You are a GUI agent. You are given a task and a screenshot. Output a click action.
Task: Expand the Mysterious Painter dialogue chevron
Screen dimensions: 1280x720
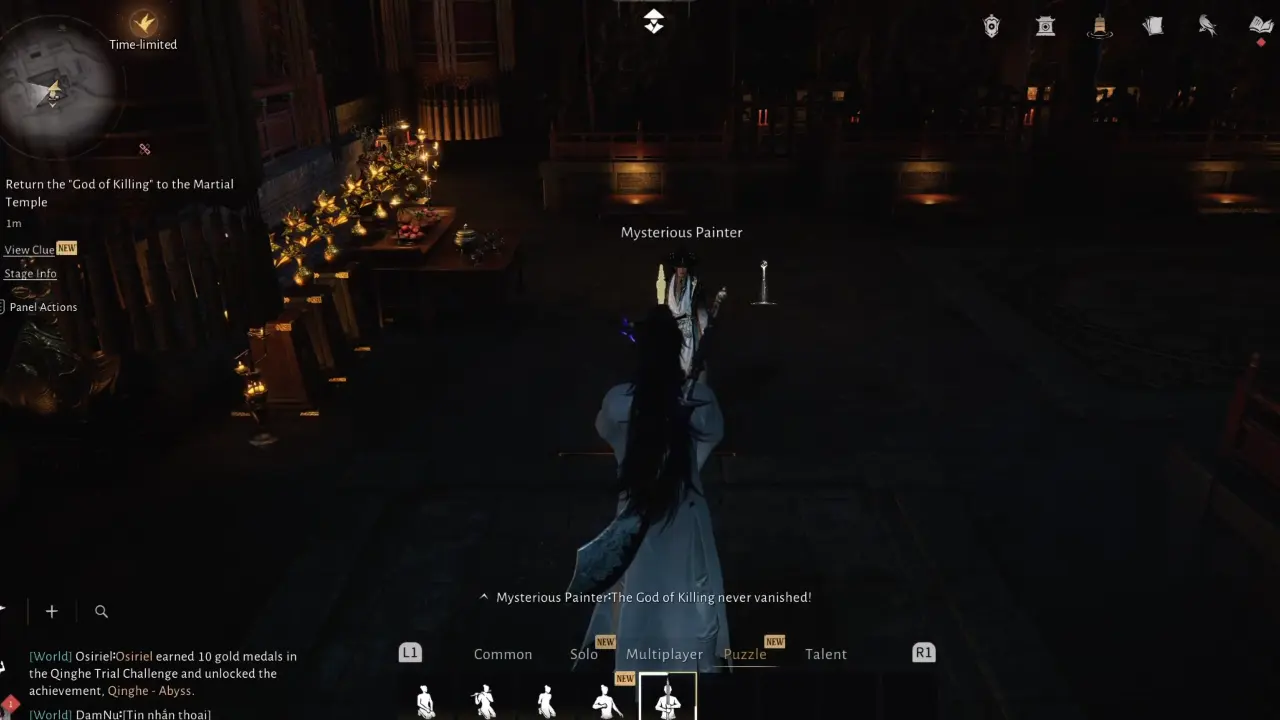click(x=484, y=597)
